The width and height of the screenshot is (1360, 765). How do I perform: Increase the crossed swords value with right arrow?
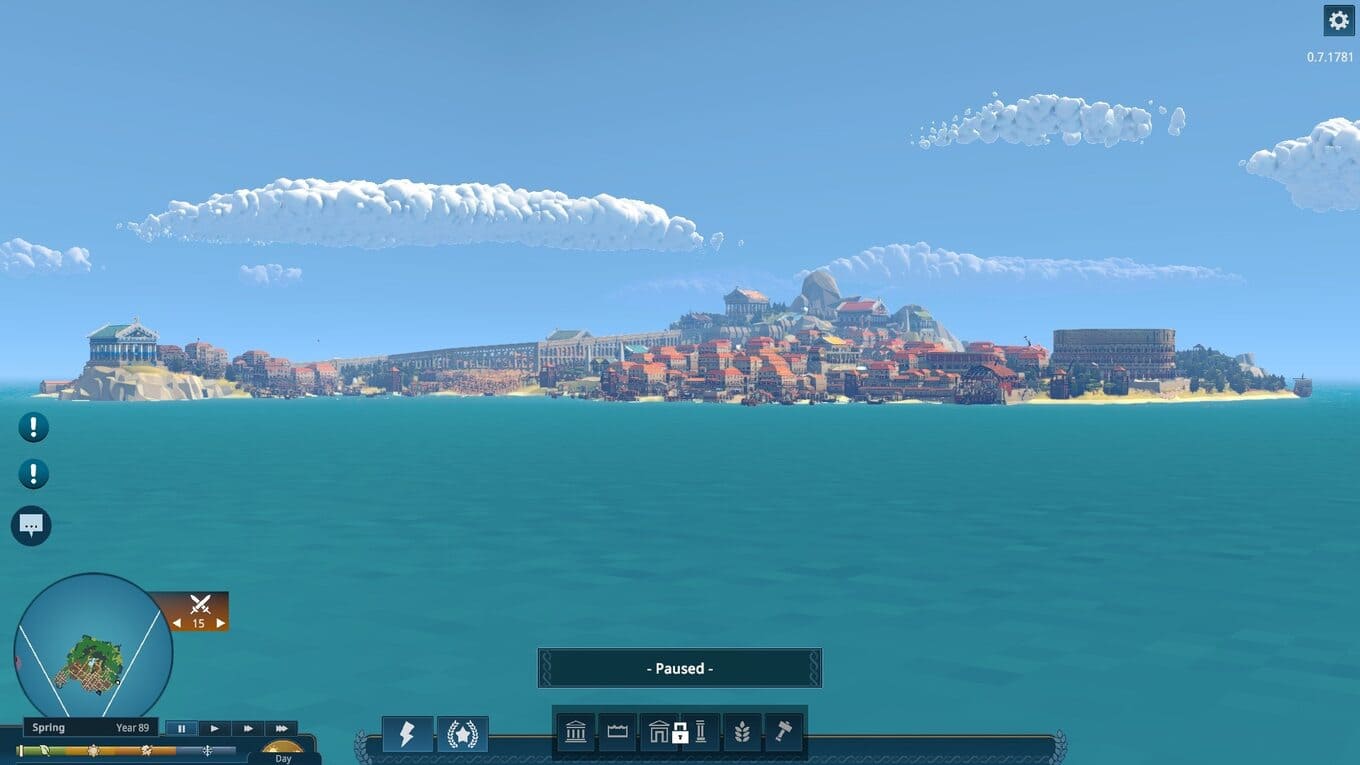[x=220, y=623]
